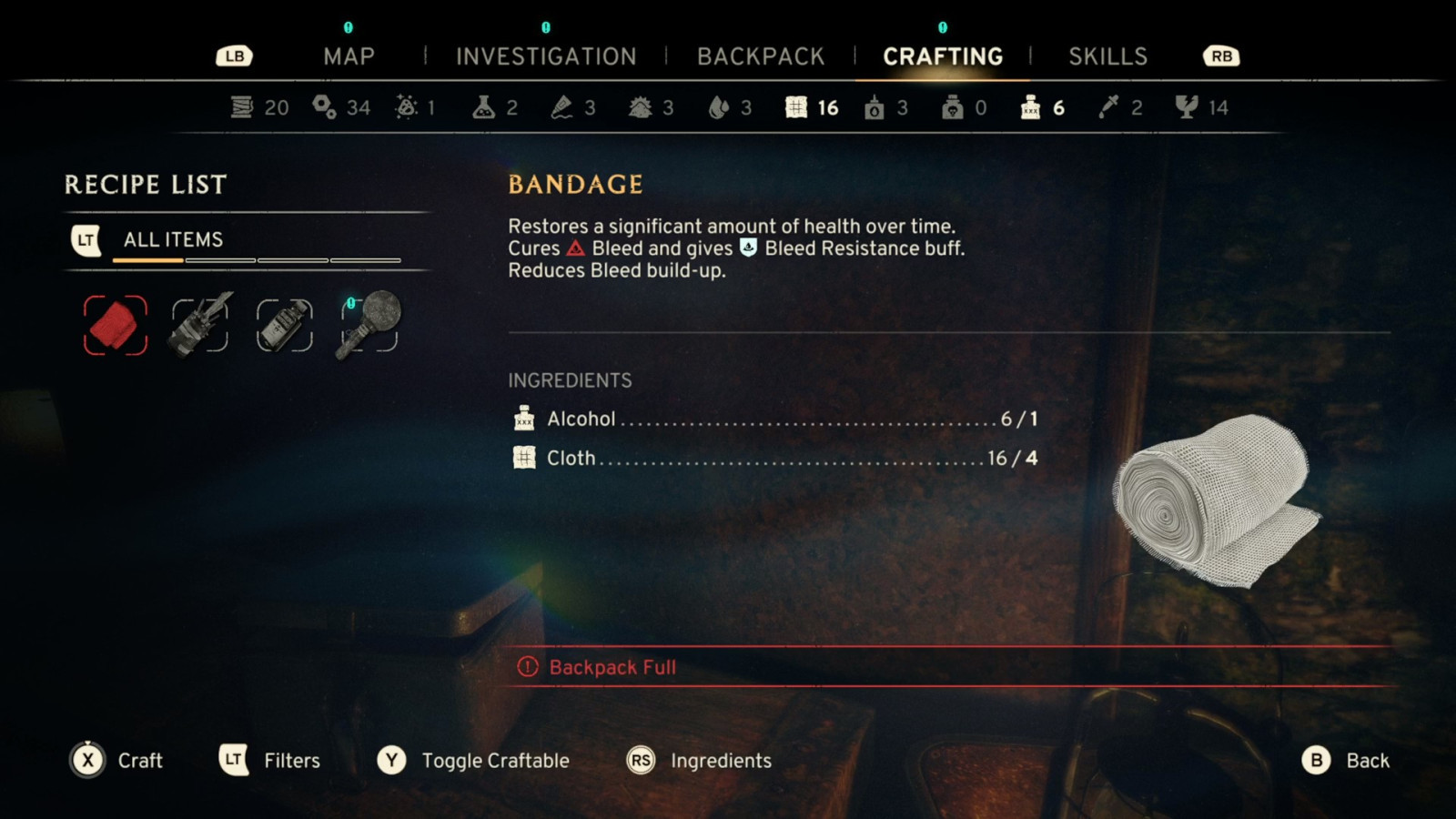
Task: Pick the small bottle recipe
Action: coord(285,325)
